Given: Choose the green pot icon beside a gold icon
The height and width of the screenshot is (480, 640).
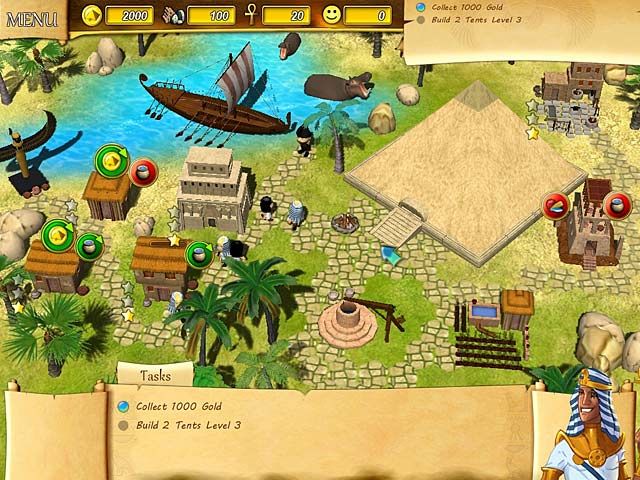Looking at the screenshot, I should (89, 244).
